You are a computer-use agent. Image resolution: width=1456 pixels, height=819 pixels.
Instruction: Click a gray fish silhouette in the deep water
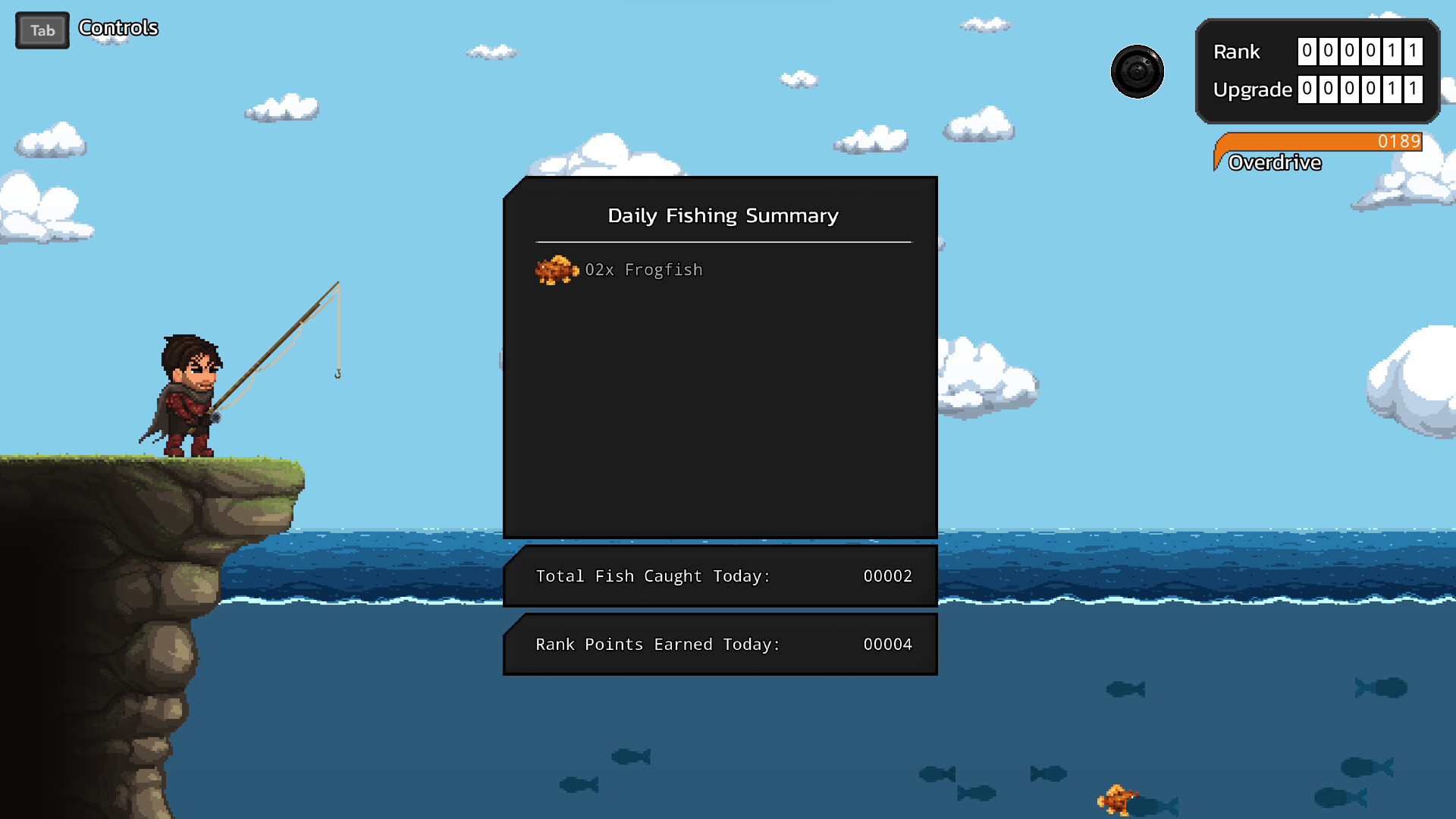click(x=632, y=756)
